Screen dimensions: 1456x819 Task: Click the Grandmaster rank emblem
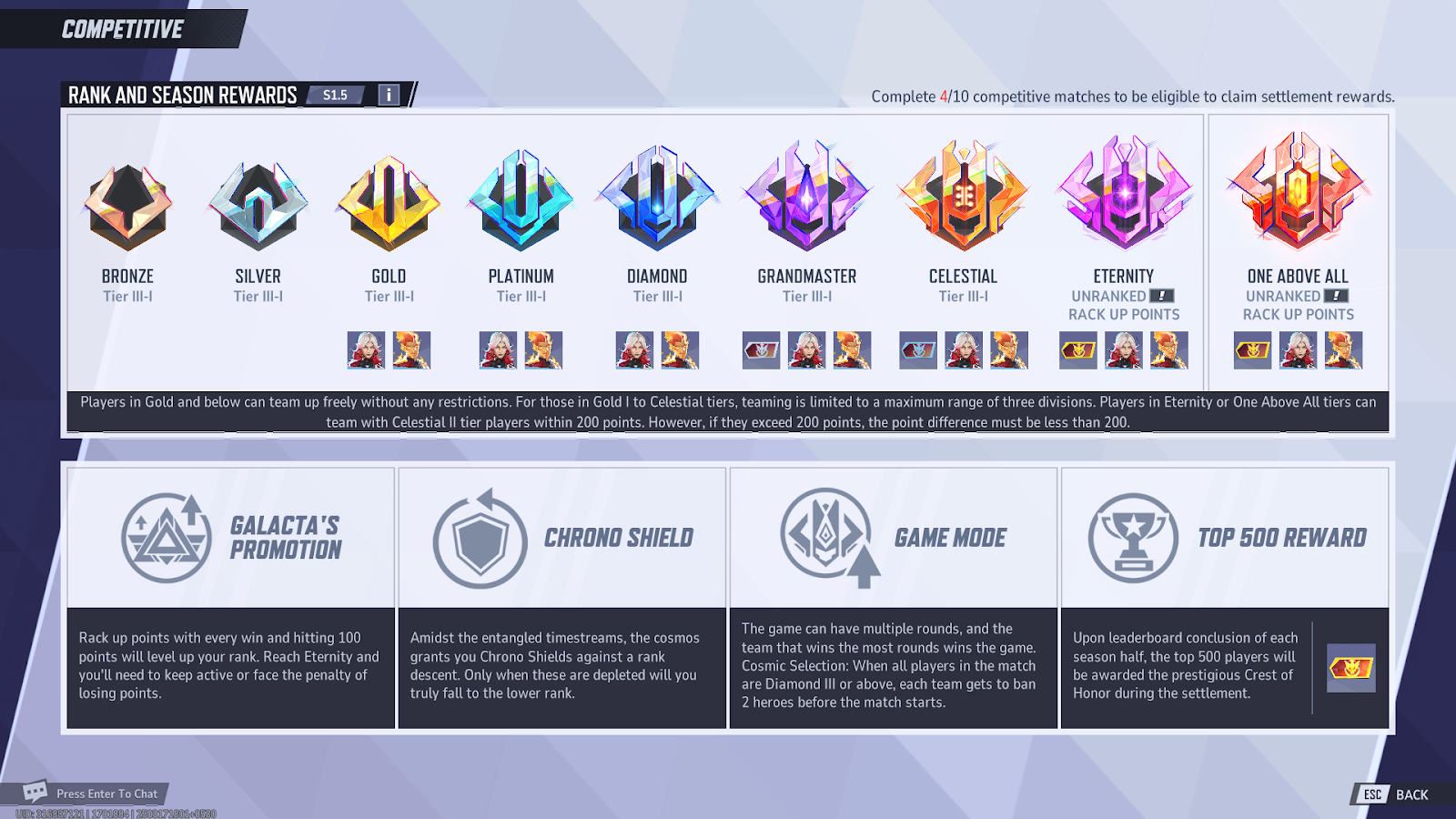806,196
